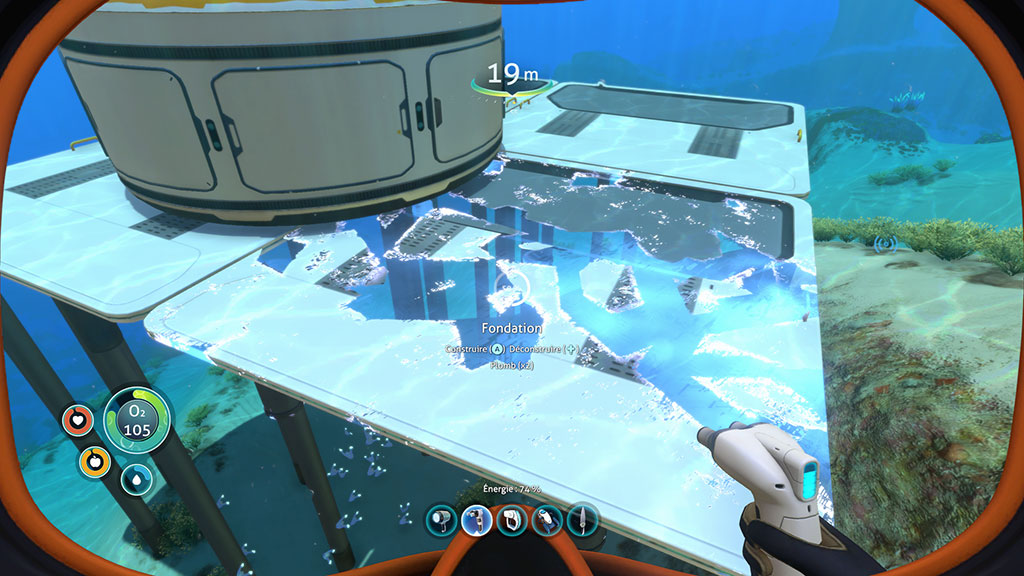Image resolution: width=1024 pixels, height=576 pixels.
Task: Select the flashlight hotbar slot
Action: coord(441,520)
